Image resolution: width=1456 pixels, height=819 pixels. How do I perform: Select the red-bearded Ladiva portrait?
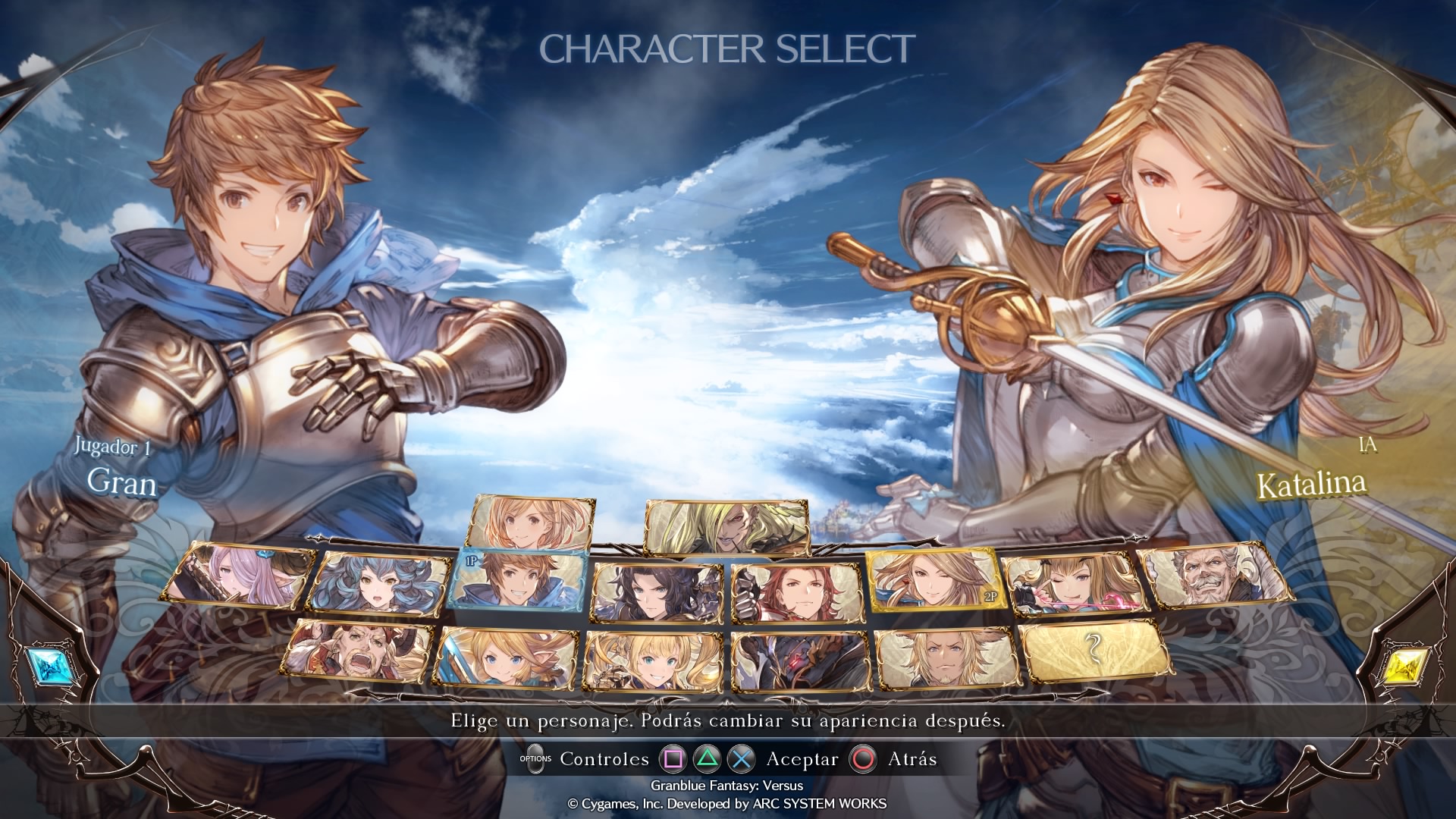click(x=361, y=651)
